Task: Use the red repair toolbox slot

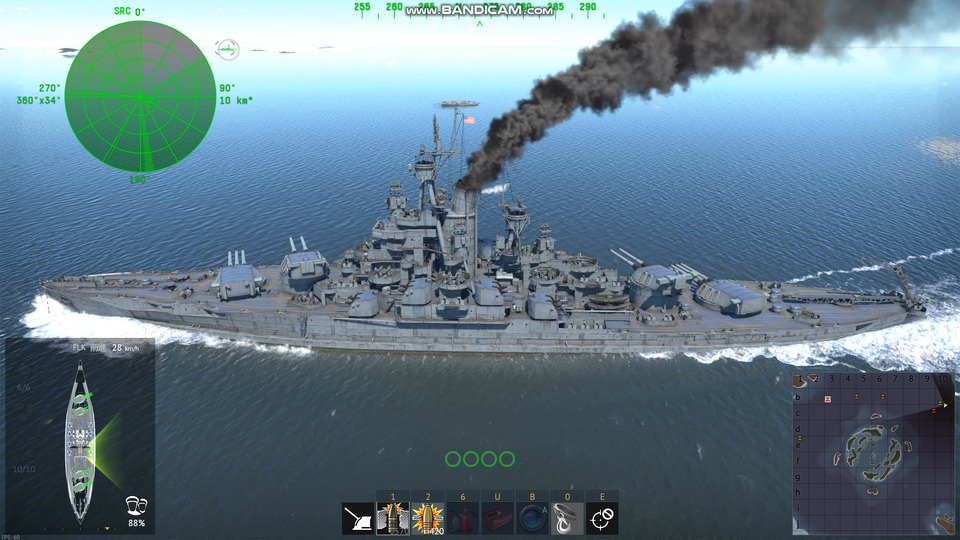Action: (497, 518)
